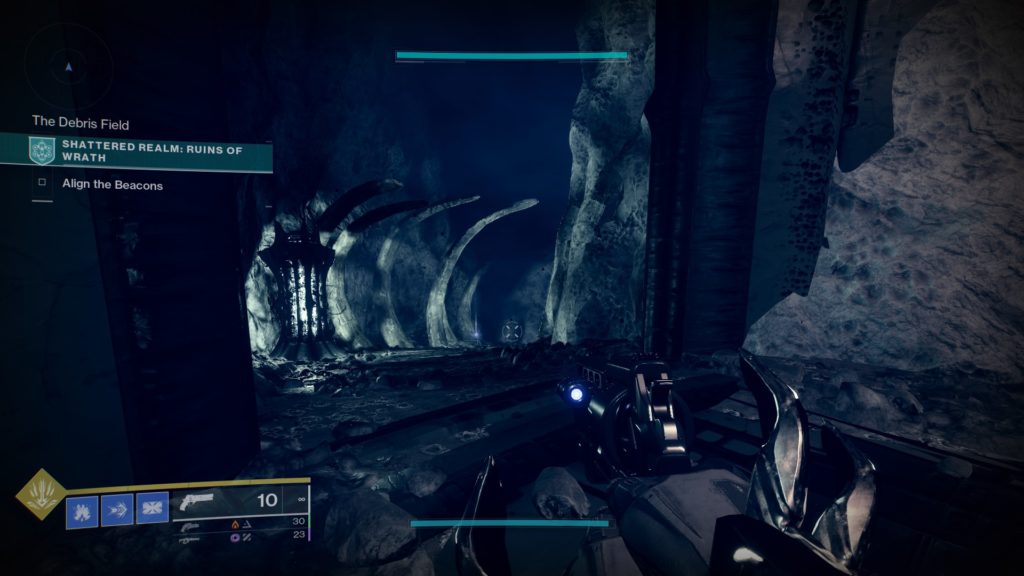Select the equipped hand cannon weapon
This screenshot has width=1024, height=576.
click(200, 500)
